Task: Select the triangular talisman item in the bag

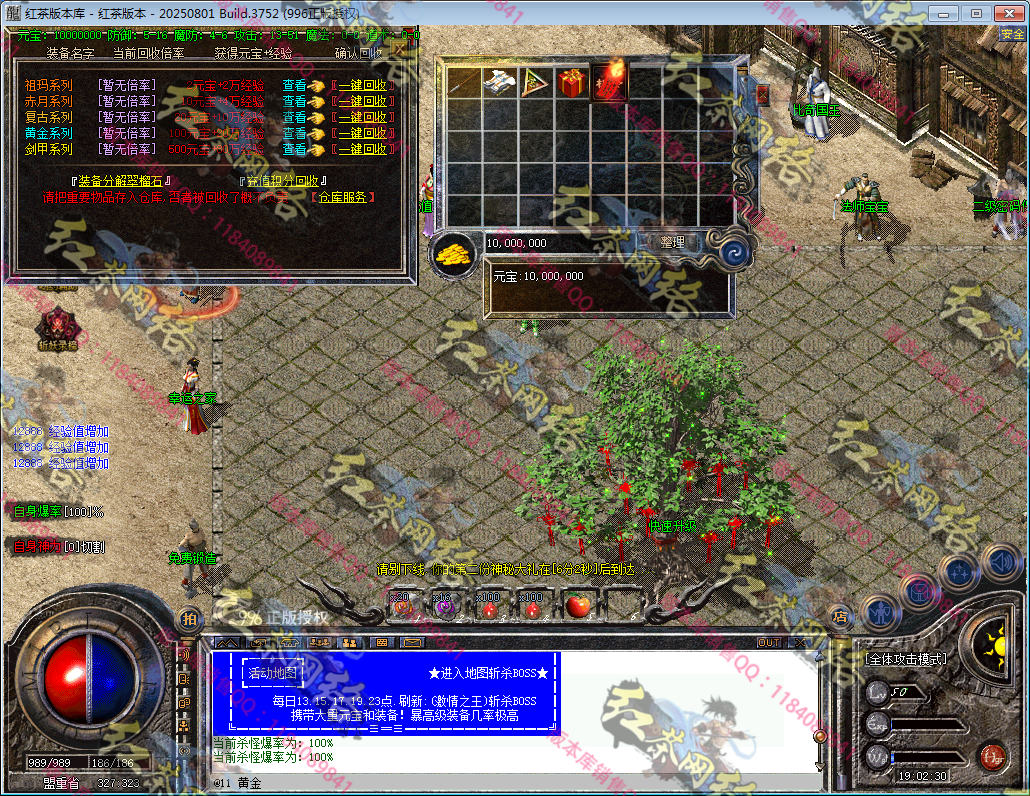Action: click(x=536, y=83)
